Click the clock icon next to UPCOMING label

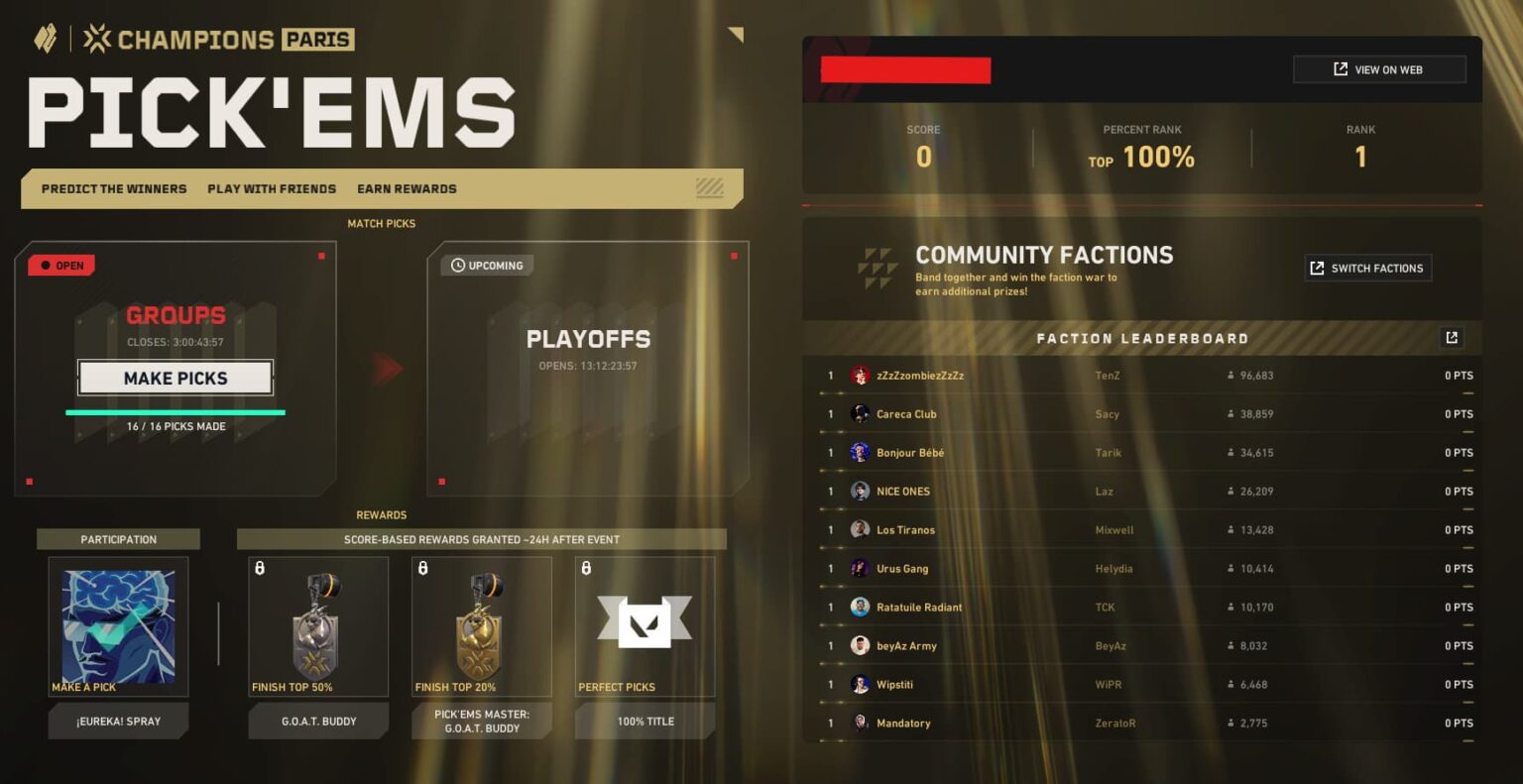coord(457,265)
